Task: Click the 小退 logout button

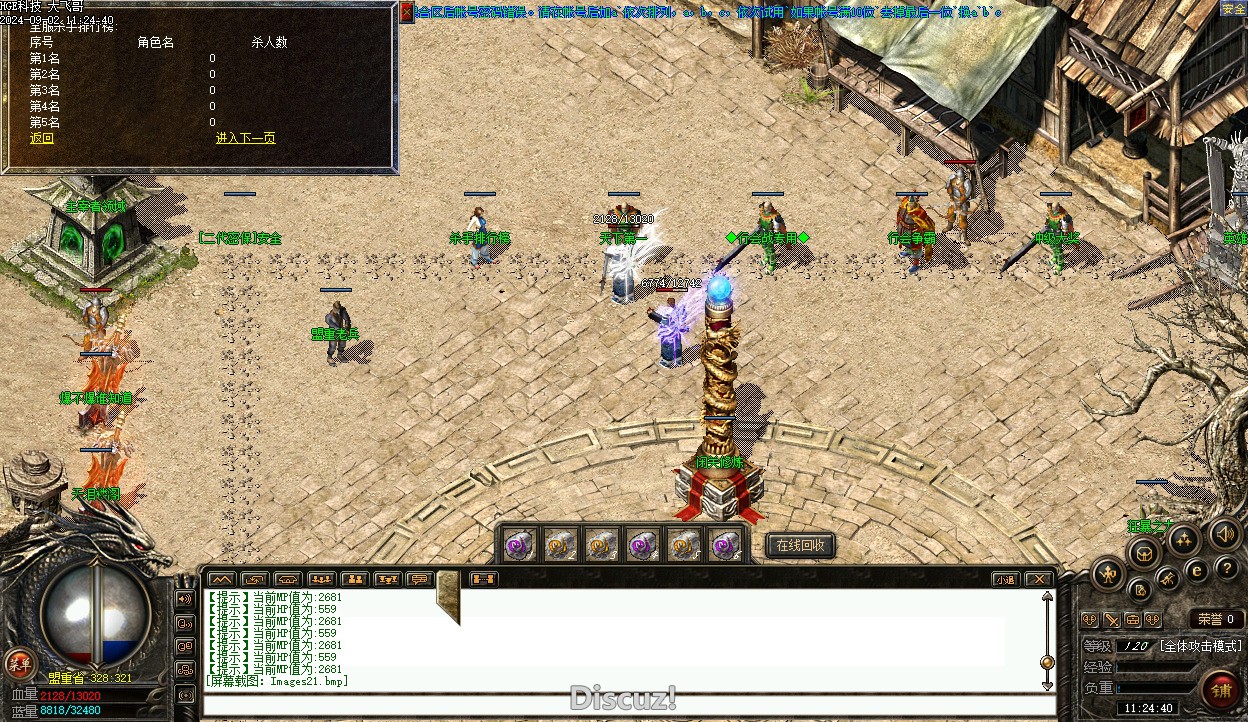Action: [1006, 579]
